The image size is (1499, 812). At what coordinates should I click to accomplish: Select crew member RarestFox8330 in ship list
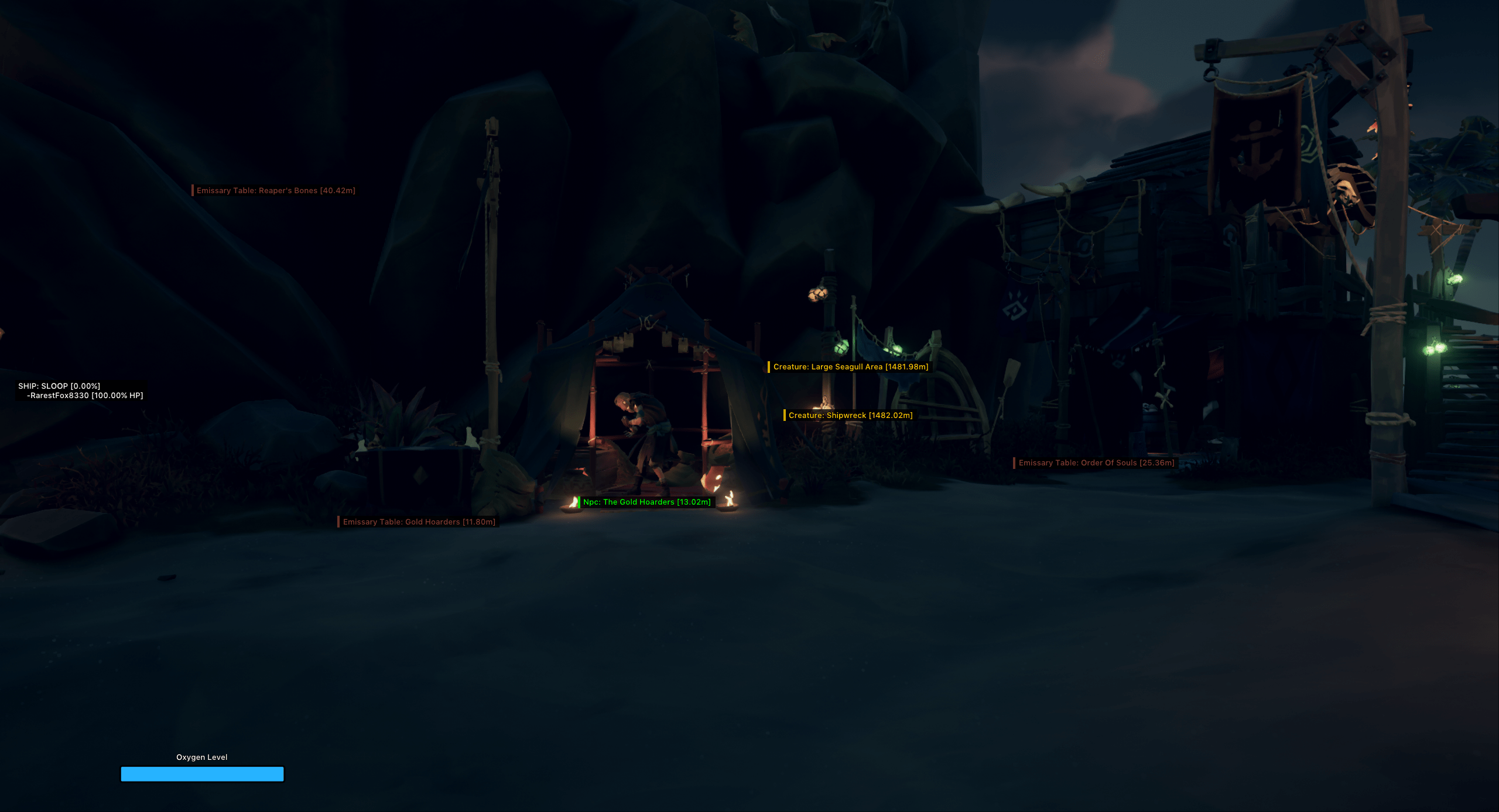[x=85, y=396]
